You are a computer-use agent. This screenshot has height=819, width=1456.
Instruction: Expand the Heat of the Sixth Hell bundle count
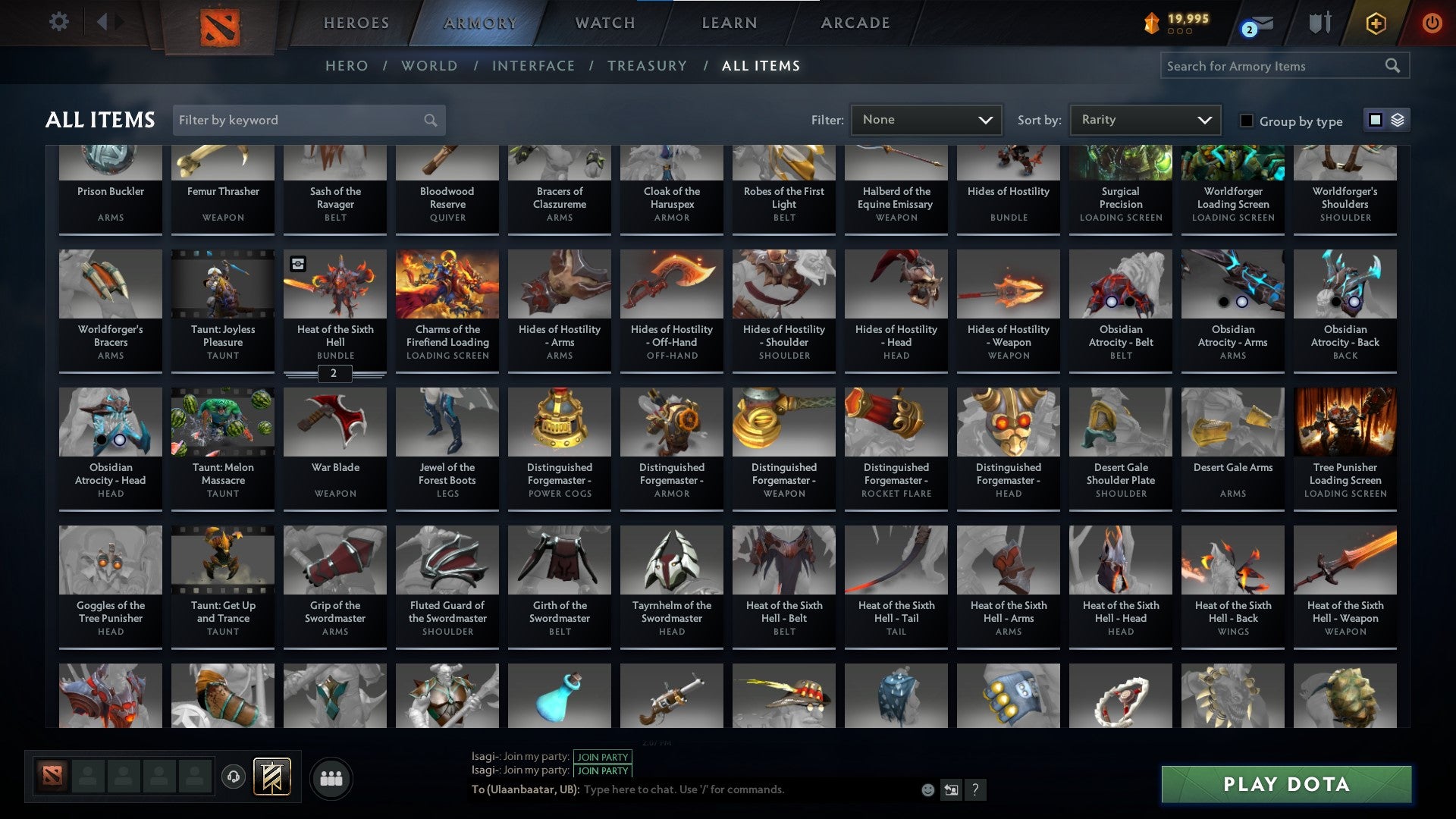pyautogui.click(x=334, y=374)
